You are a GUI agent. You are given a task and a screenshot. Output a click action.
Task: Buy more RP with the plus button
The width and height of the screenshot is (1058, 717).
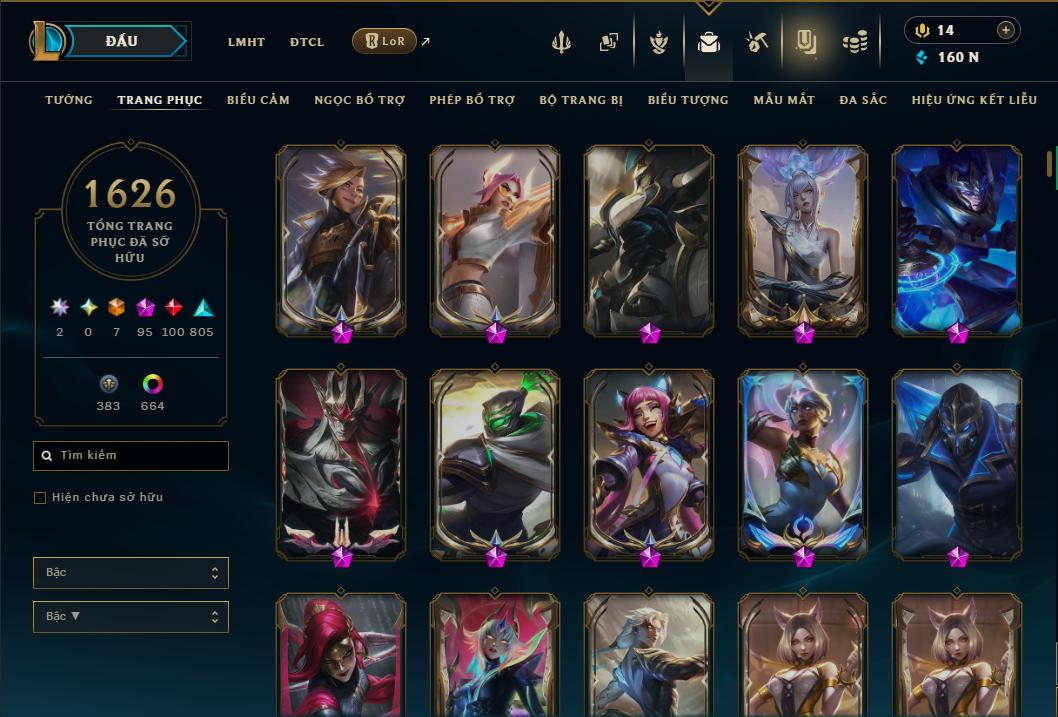(x=1006, y=30)
